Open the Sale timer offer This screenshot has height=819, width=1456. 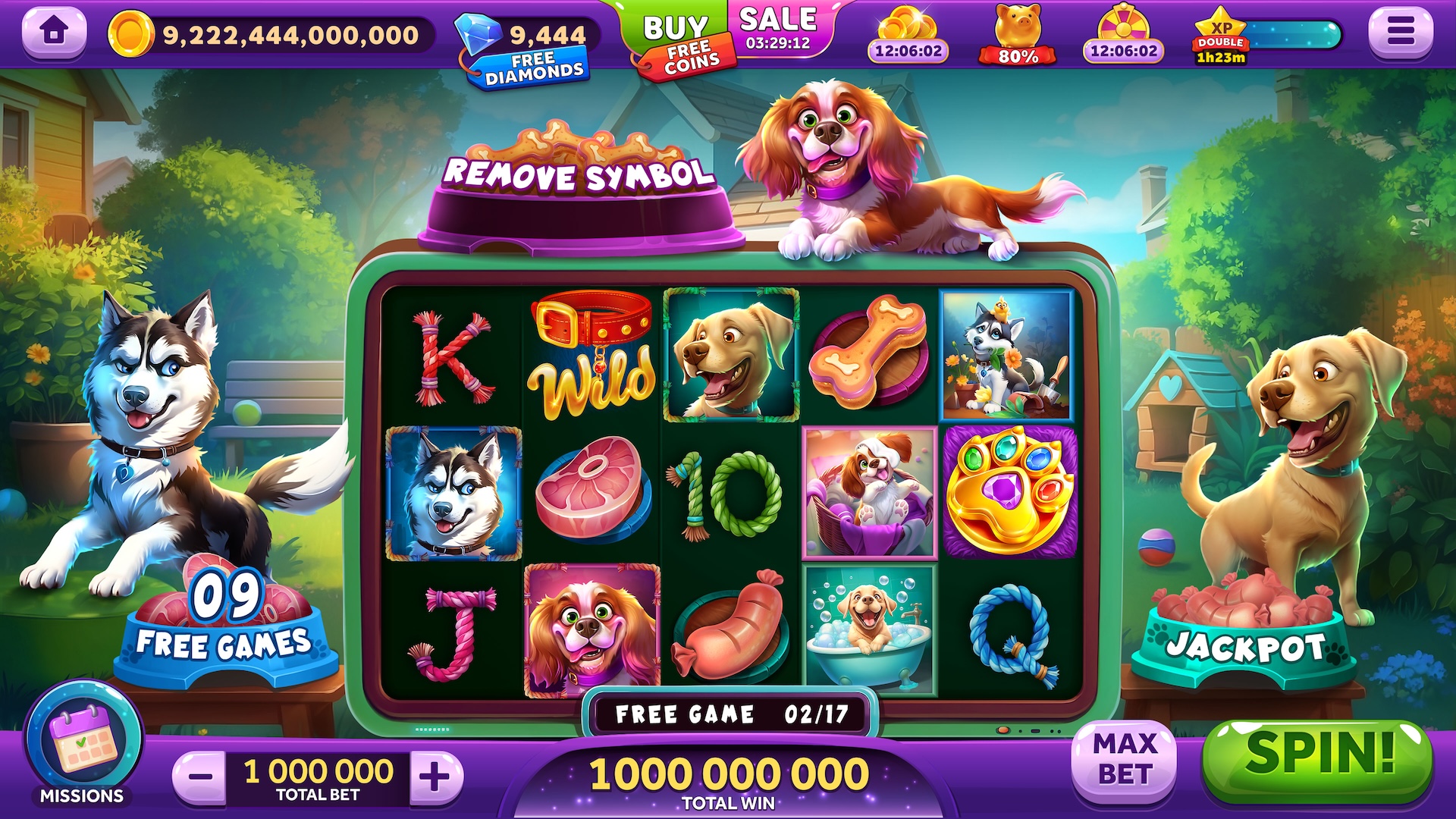coord(779,30)
